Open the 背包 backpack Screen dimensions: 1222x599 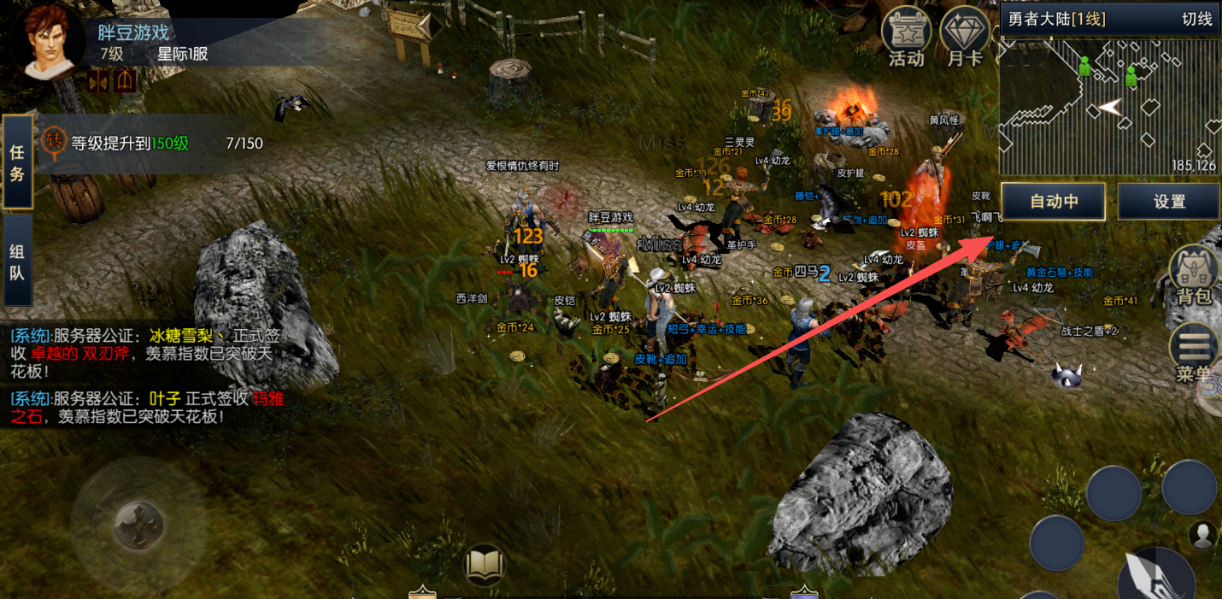tap(1193, 275)
